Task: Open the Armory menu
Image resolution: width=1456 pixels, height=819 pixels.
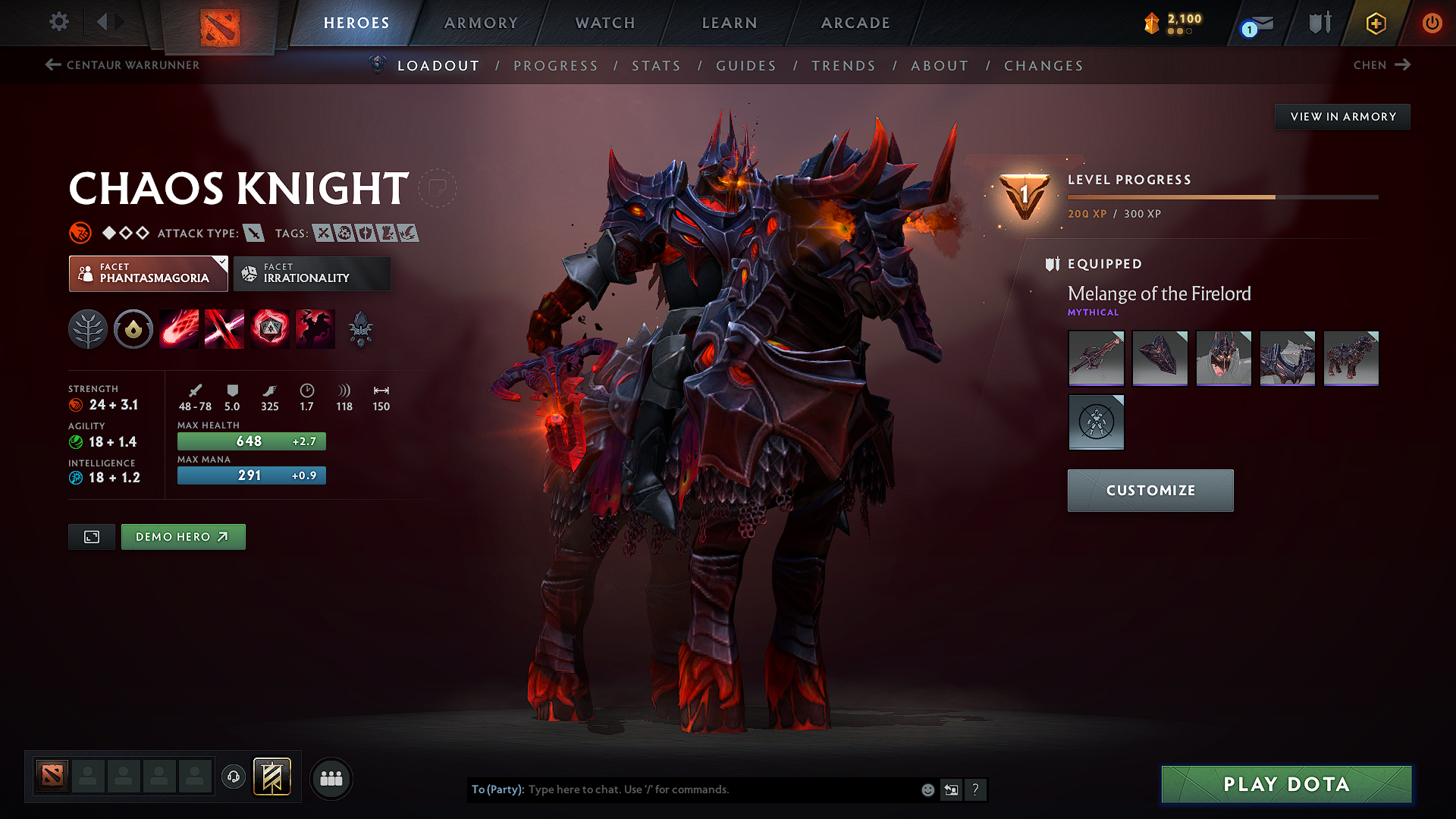Action: 481,23
